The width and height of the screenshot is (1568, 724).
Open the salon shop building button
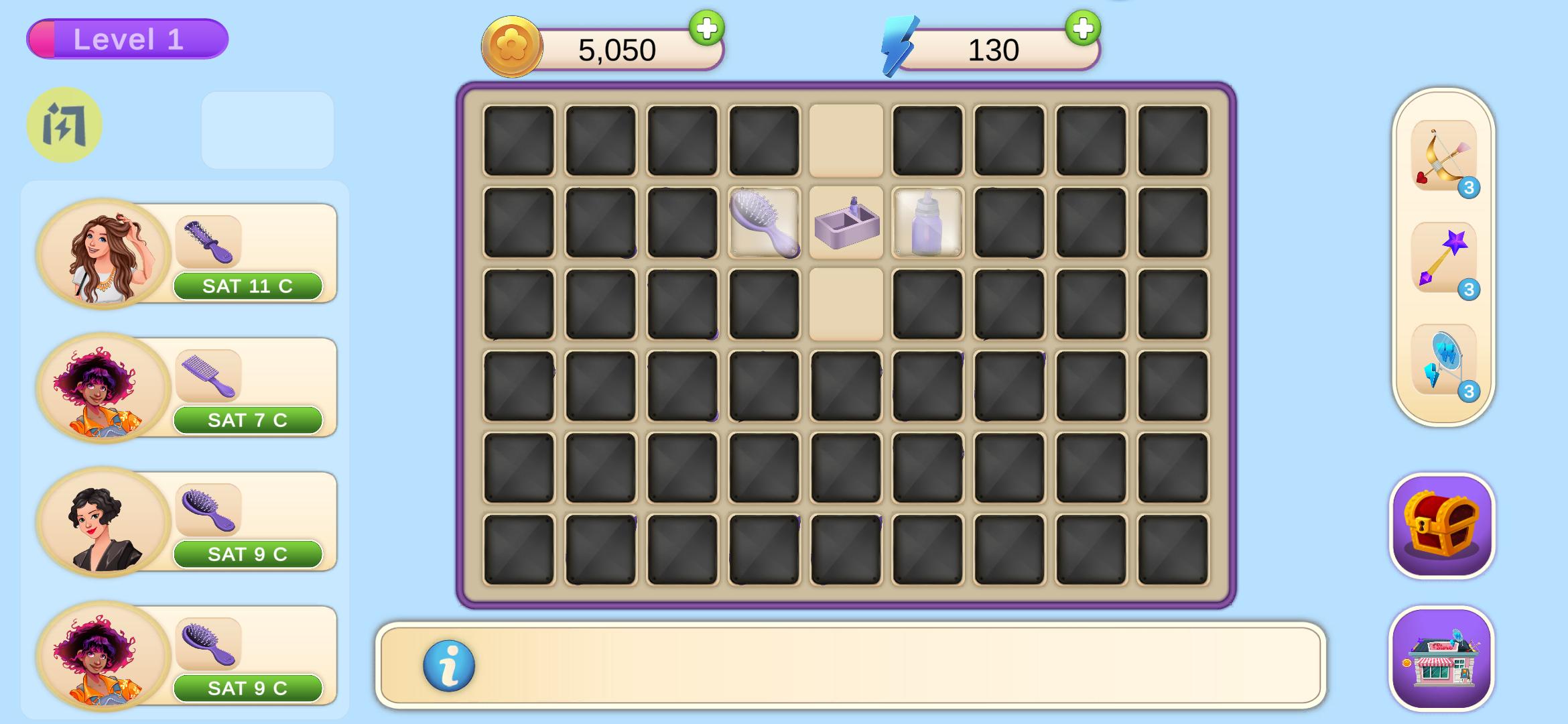(x=1442, y=660)
